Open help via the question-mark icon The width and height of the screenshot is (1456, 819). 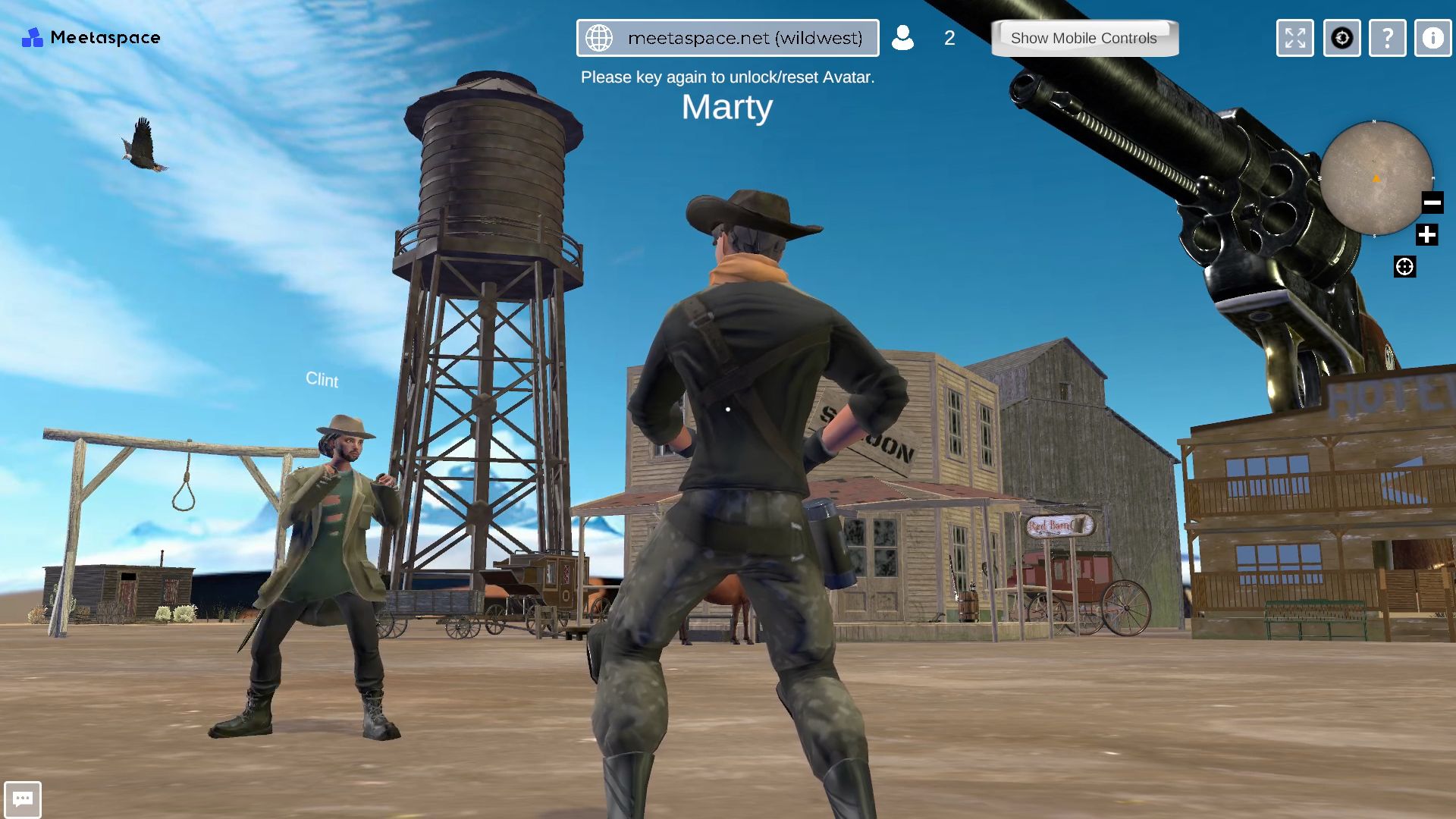[x=1387, y=38]
